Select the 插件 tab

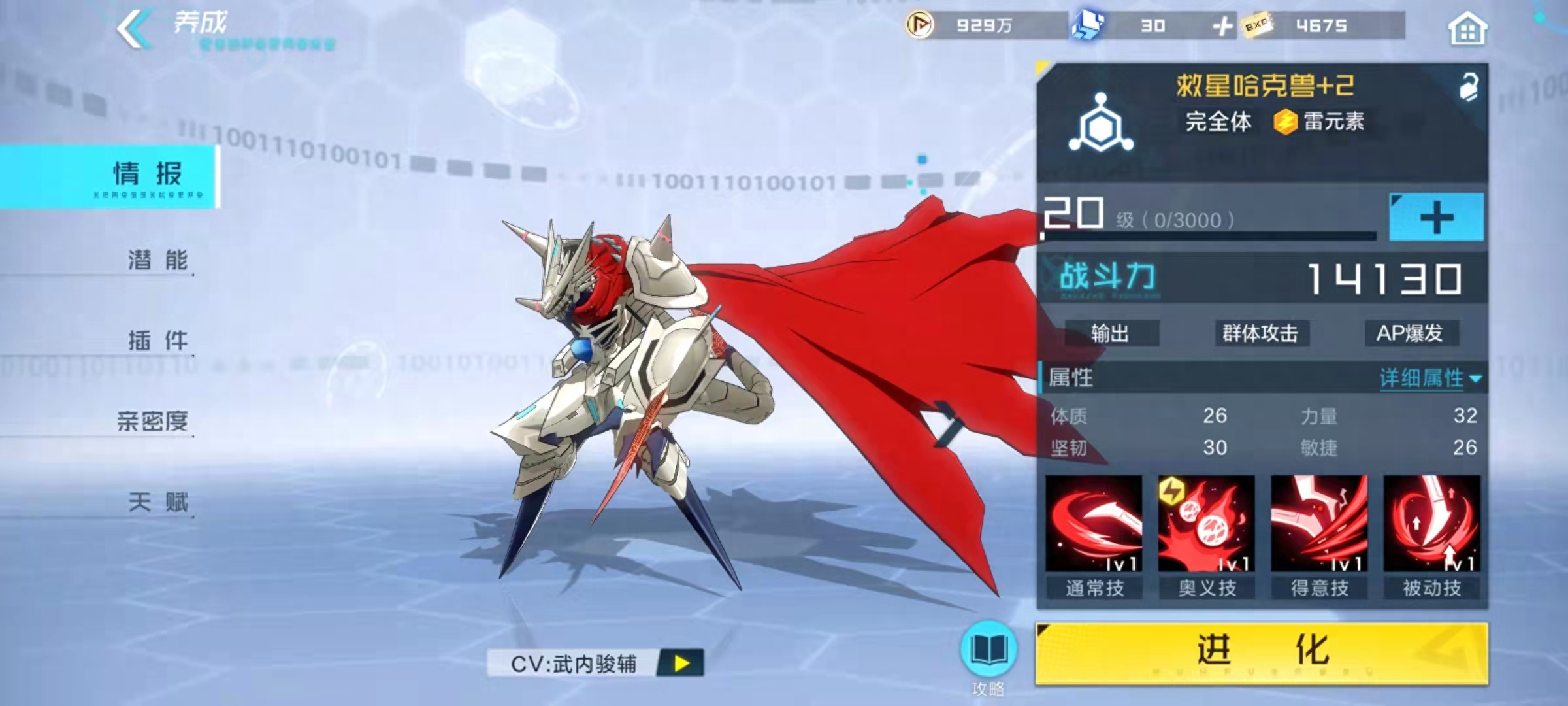click(157, 341)
